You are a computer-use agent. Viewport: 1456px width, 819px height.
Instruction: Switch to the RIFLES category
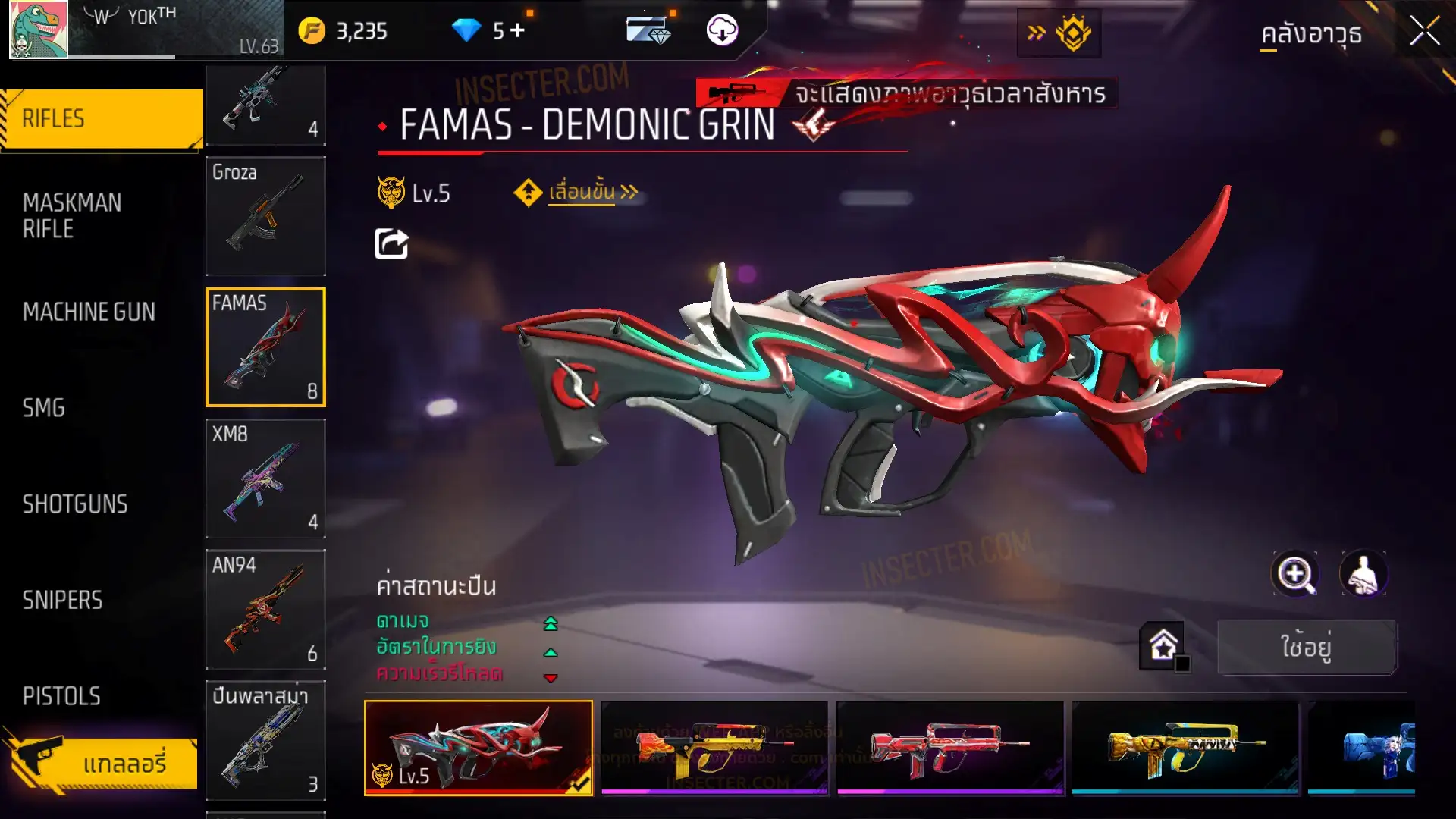[102, 119]
